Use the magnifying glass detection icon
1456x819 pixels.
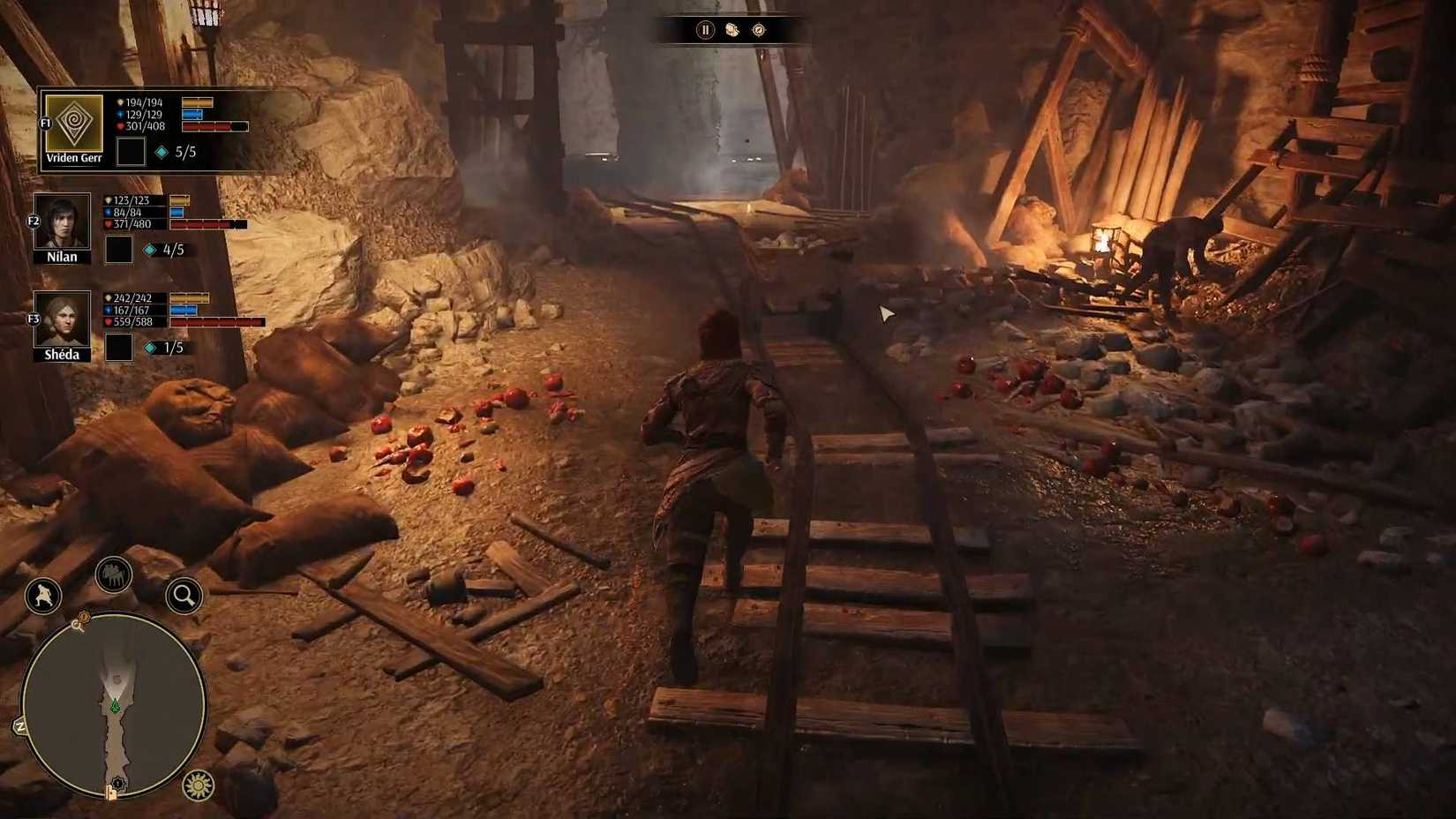(181, 595)
